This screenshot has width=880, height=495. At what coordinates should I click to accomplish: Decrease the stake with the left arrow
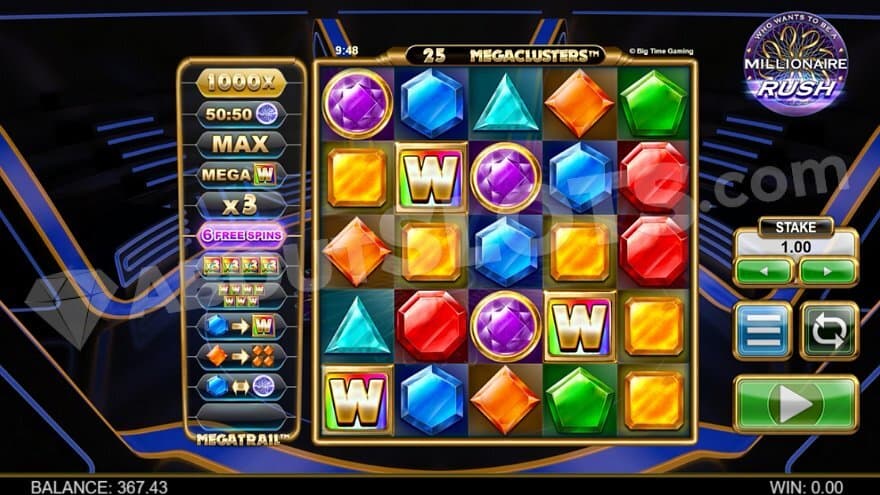pos(764,271)
